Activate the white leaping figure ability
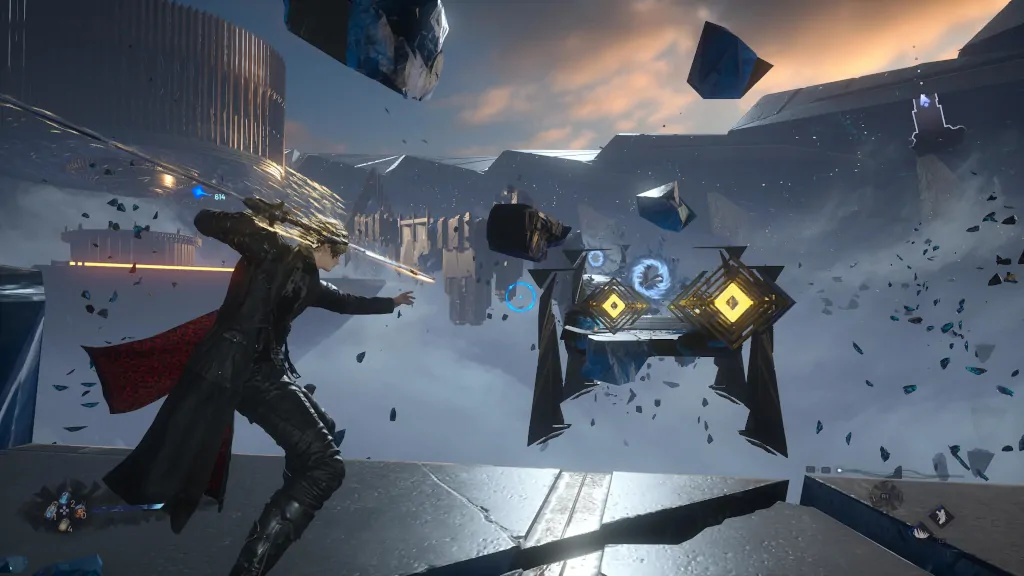 tap(941, 516)
